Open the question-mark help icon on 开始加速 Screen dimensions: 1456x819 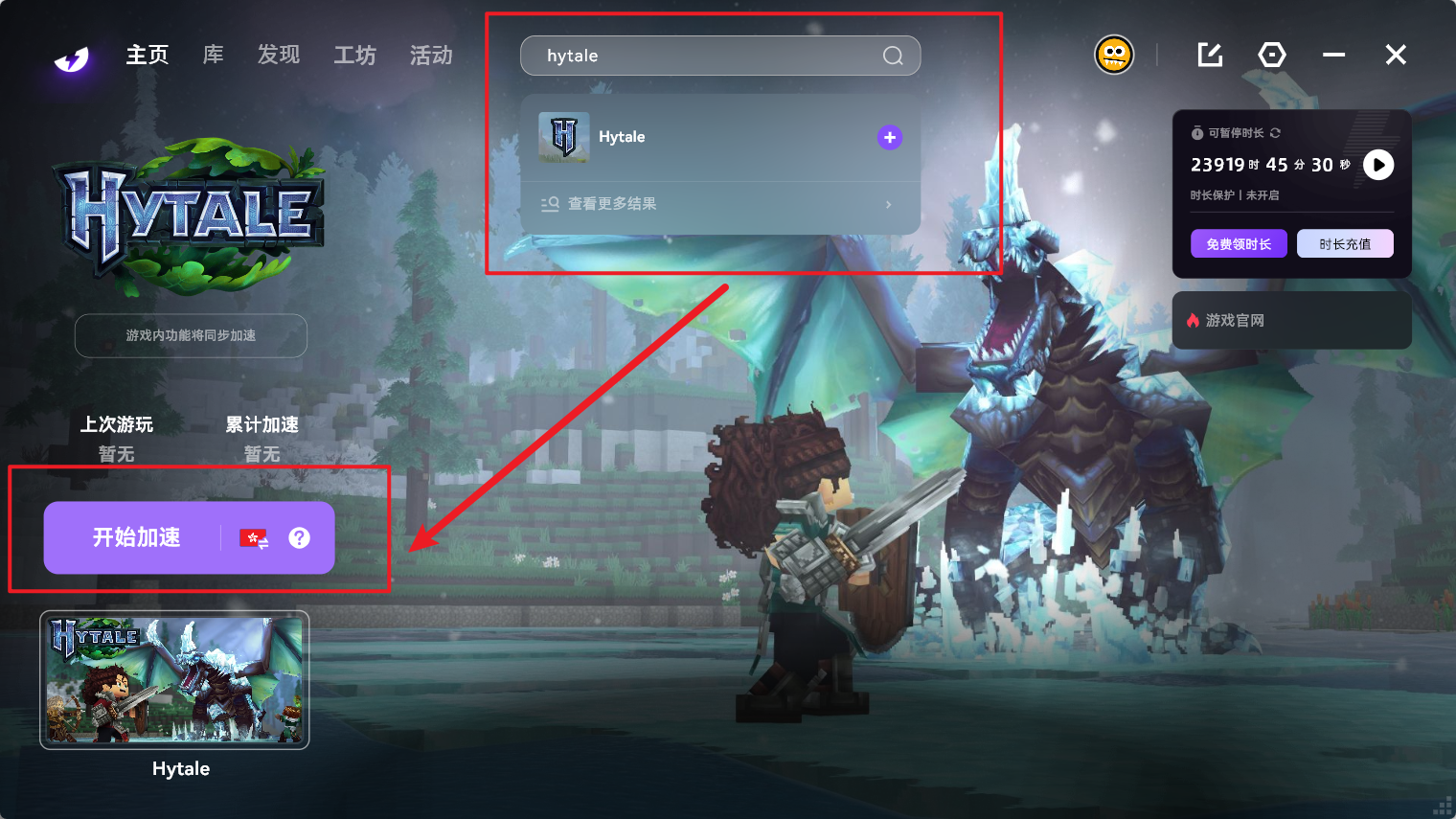[300, 537]
